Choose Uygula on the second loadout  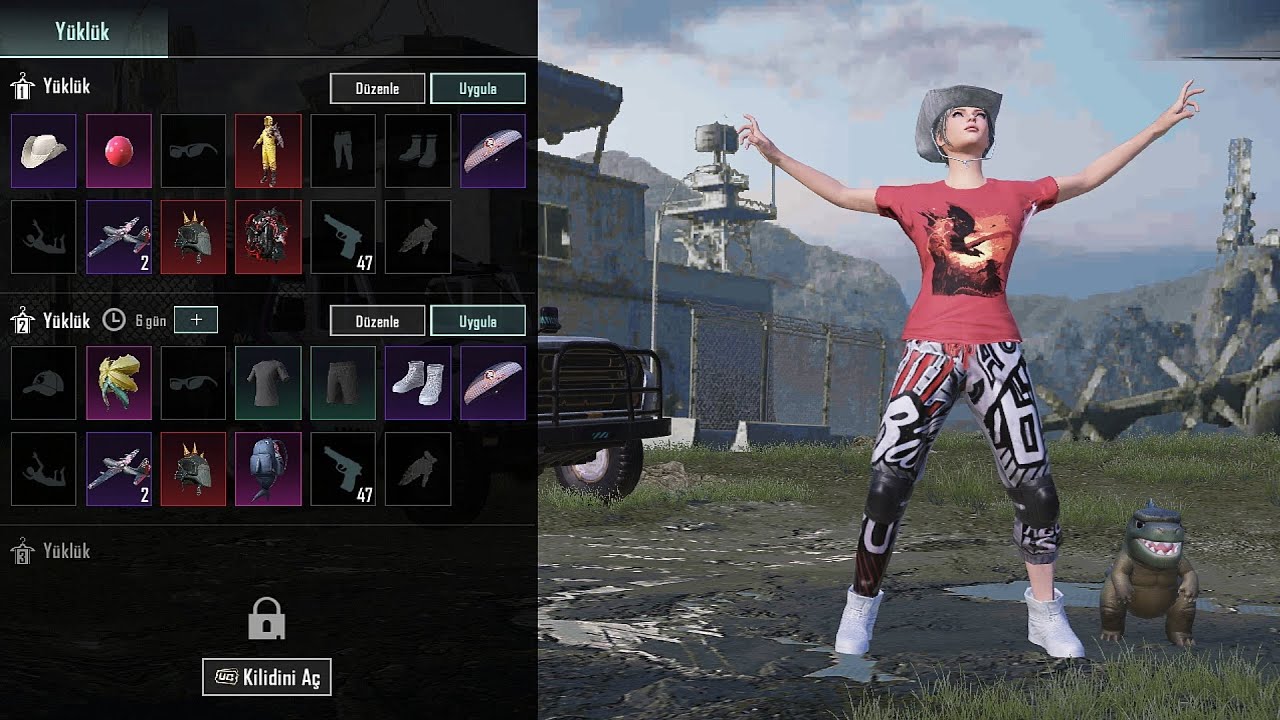click(478, 321)
